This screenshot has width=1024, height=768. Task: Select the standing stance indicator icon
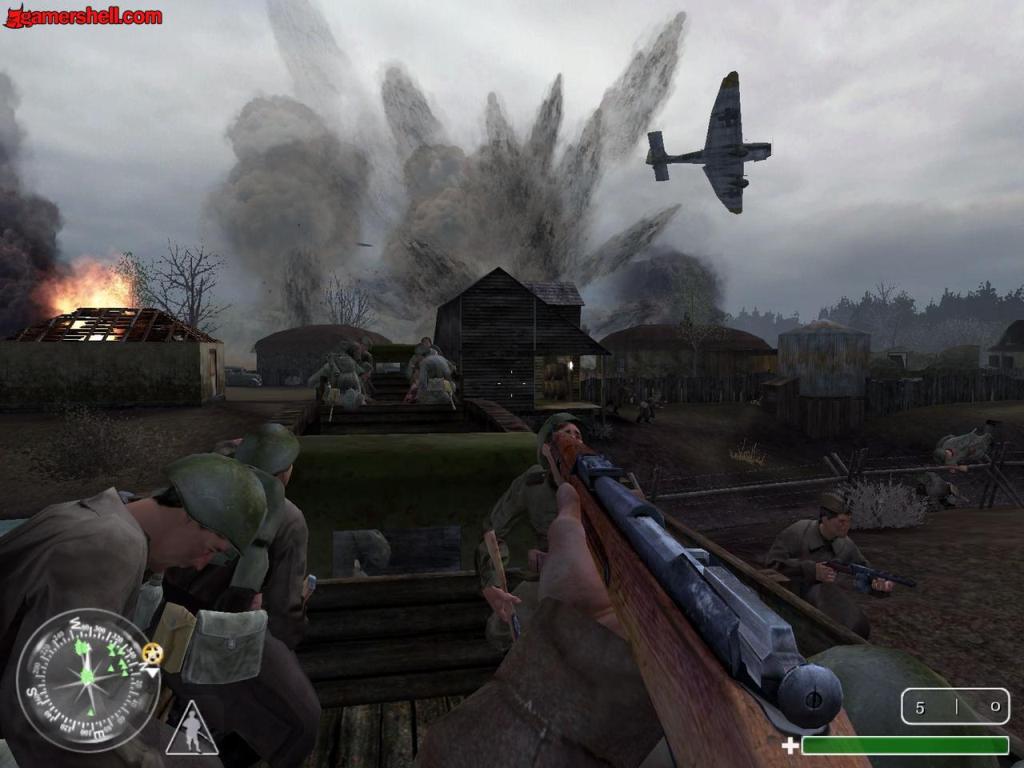click(192, 729)
